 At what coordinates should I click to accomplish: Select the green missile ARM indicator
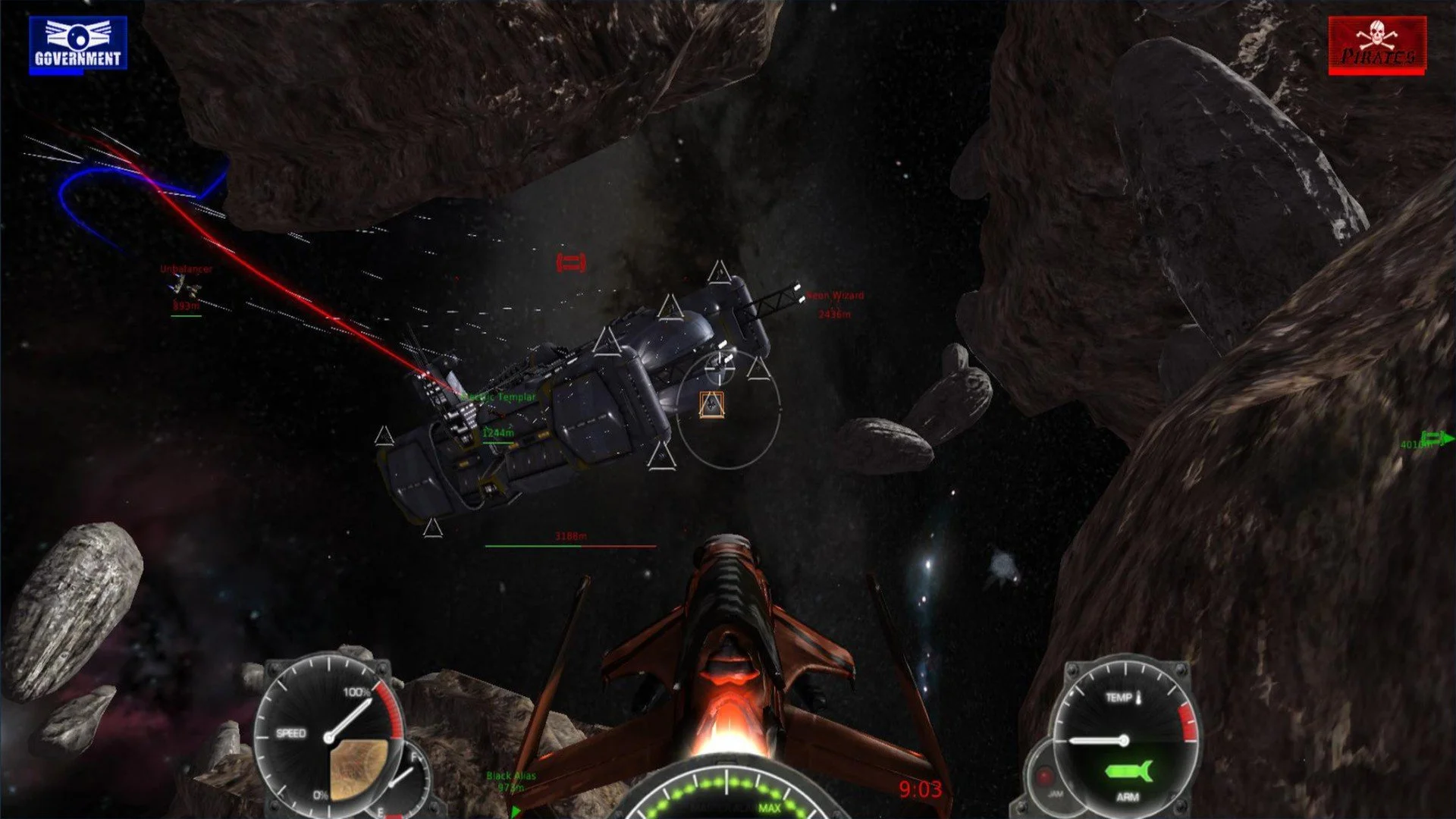click(1128, 772)
